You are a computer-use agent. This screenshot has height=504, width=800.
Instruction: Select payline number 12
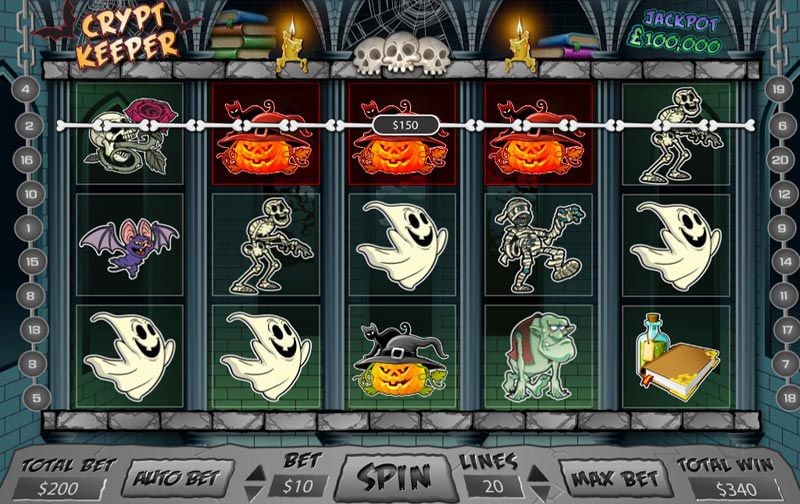pyautogui.click(x=776, y=193)
